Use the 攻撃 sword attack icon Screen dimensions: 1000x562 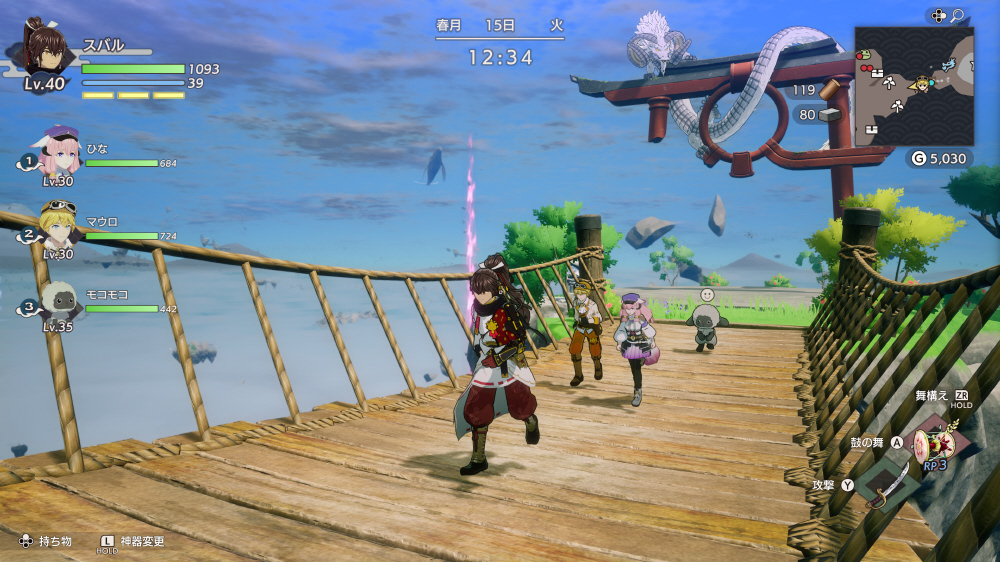tap(885, 484)
